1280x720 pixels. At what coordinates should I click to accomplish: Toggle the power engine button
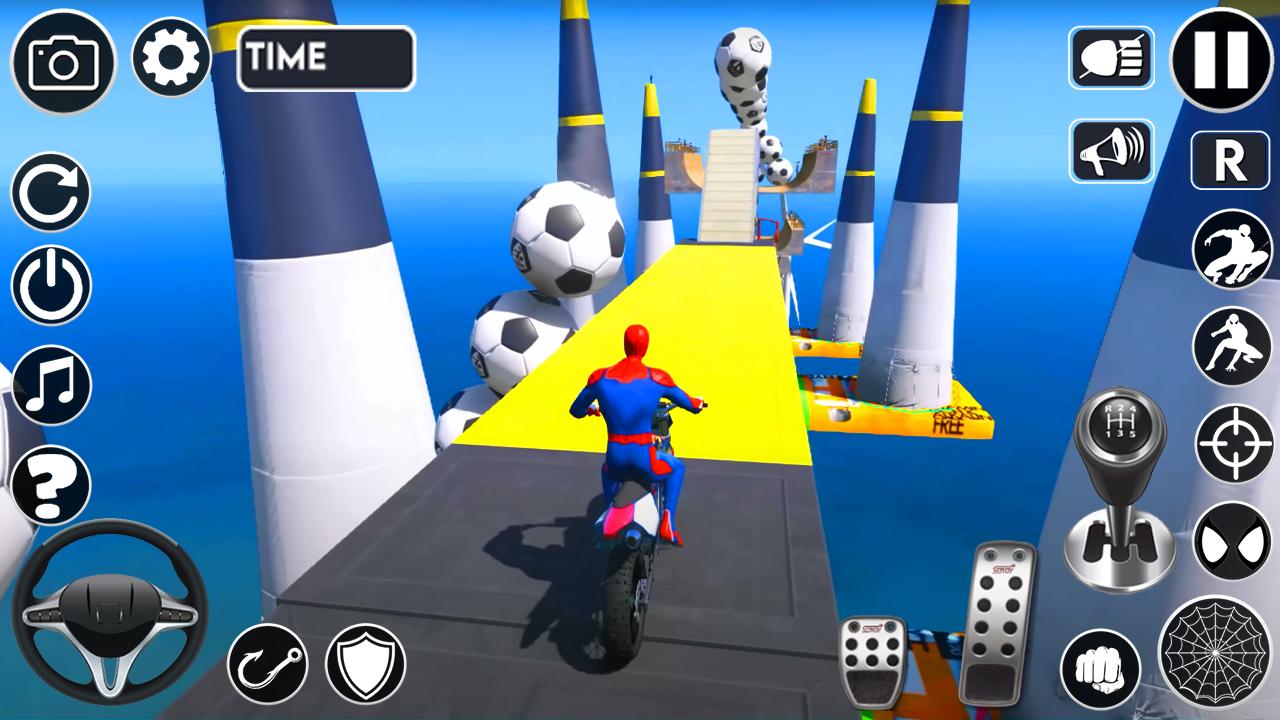[x=51, y=286]
